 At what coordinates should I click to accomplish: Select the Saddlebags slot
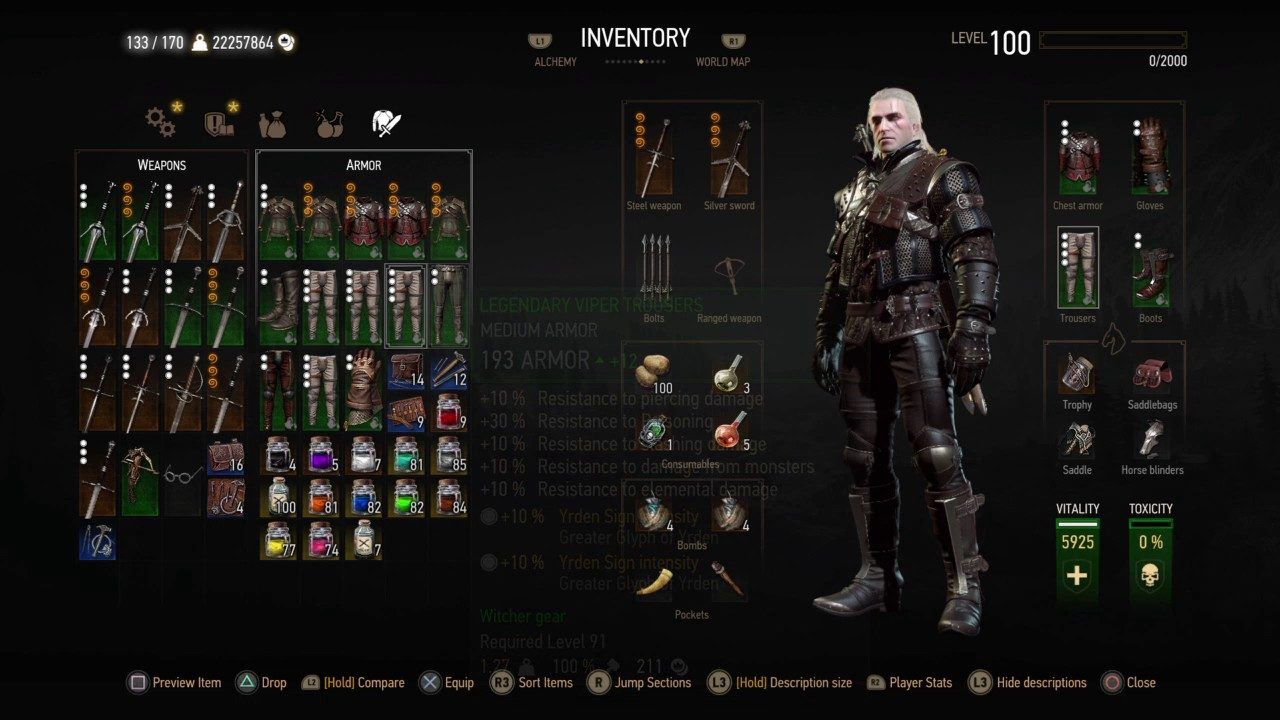pos(1151,373)
